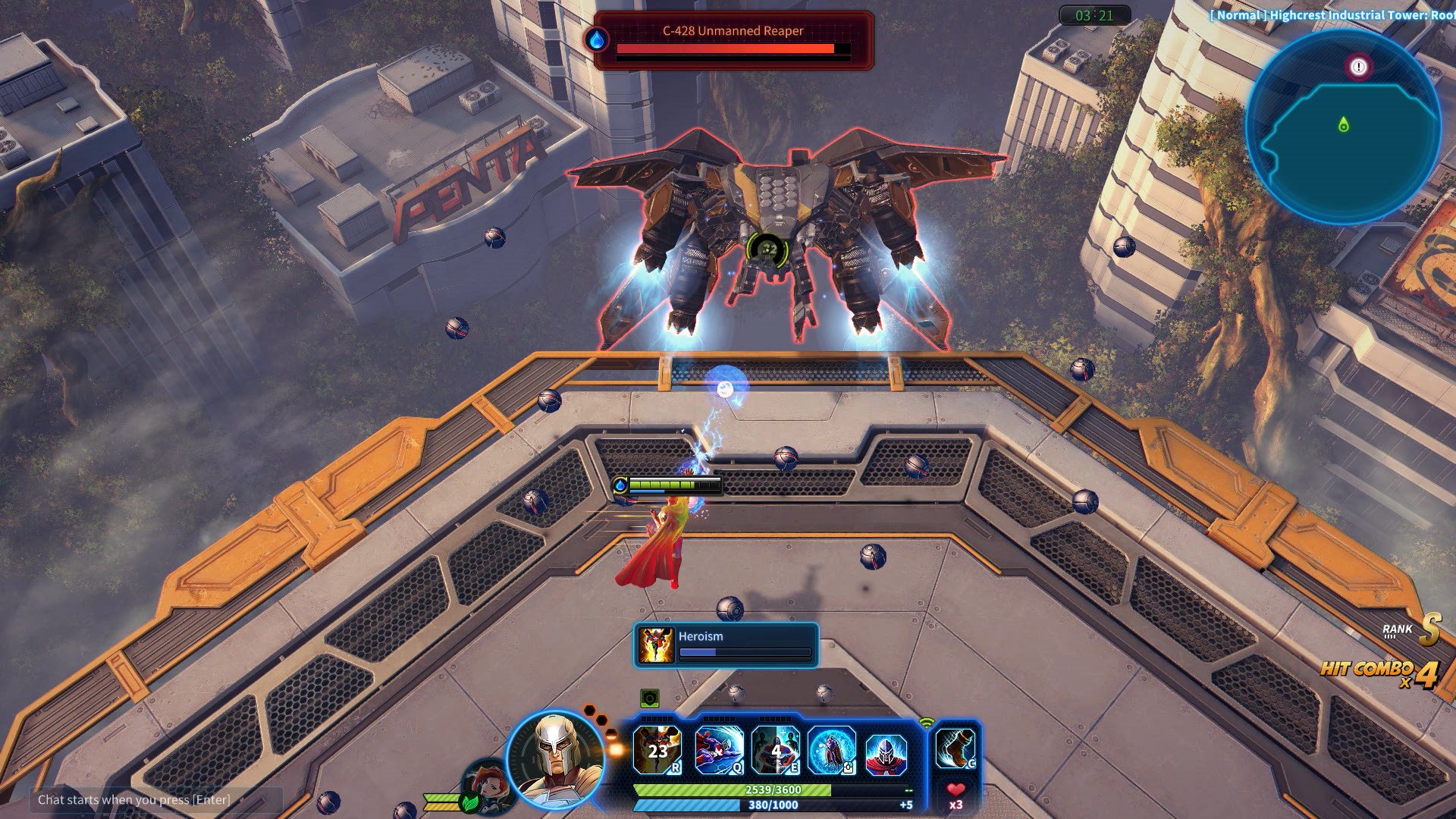Activate the E skill showing 4 cooldown

click(x=775, y=750)
